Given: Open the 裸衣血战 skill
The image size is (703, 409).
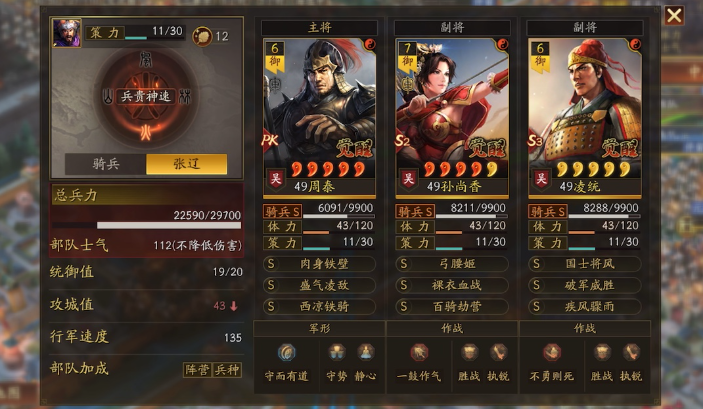Looking at the screenshot, I should click(452, 285).
